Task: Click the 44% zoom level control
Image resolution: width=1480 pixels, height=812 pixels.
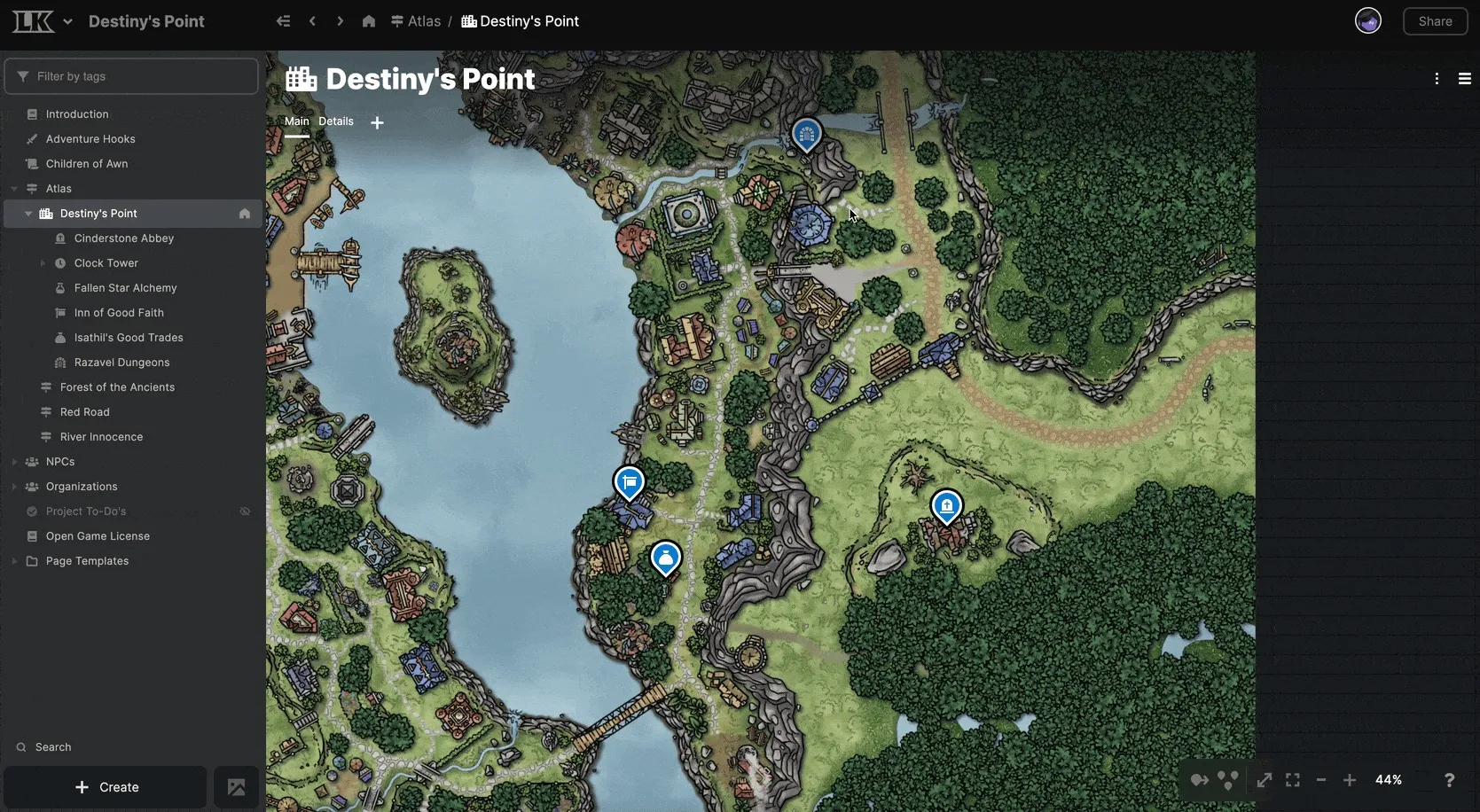Action: pos(1389,780)
